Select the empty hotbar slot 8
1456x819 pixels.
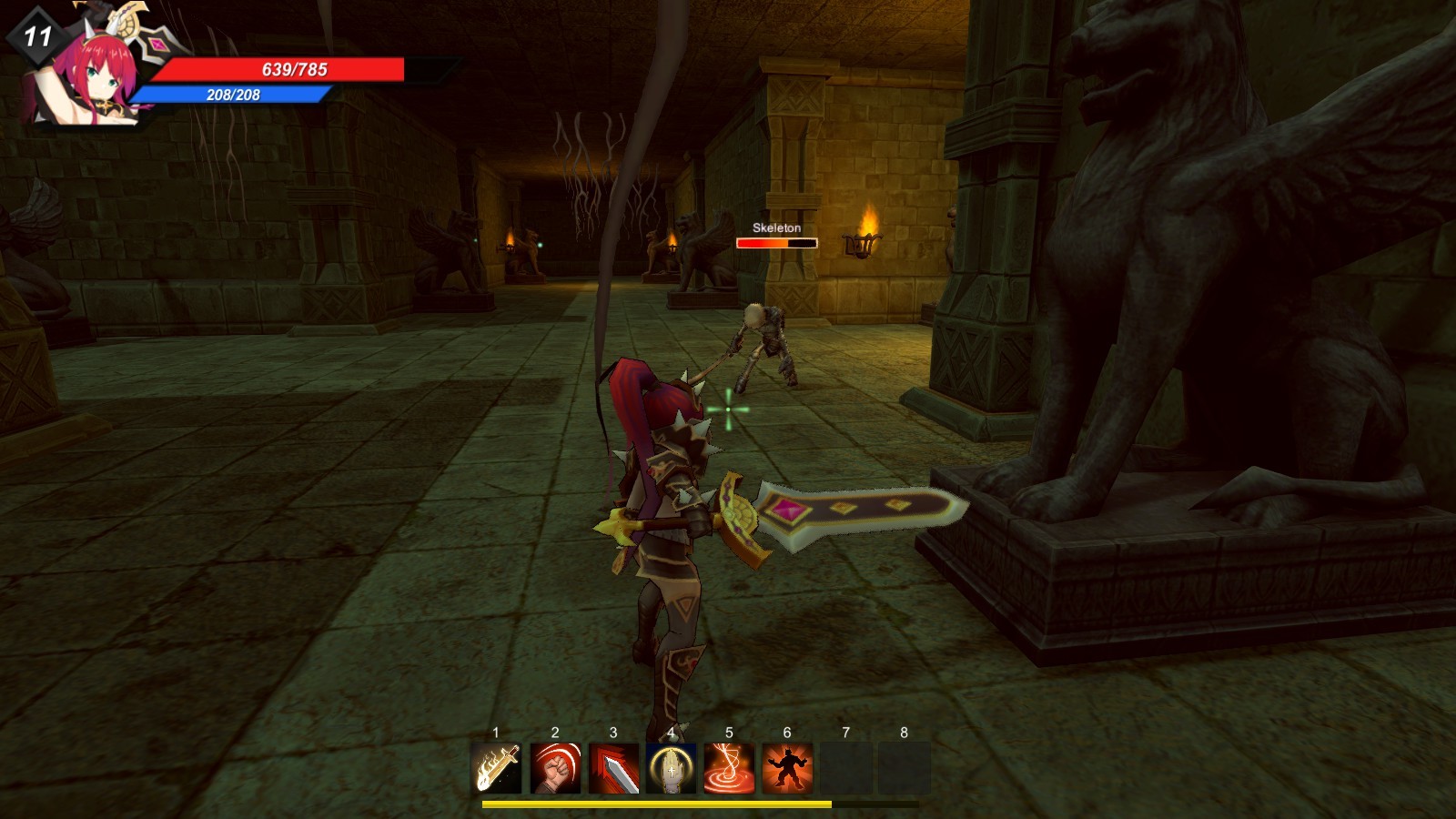(905, 767)
